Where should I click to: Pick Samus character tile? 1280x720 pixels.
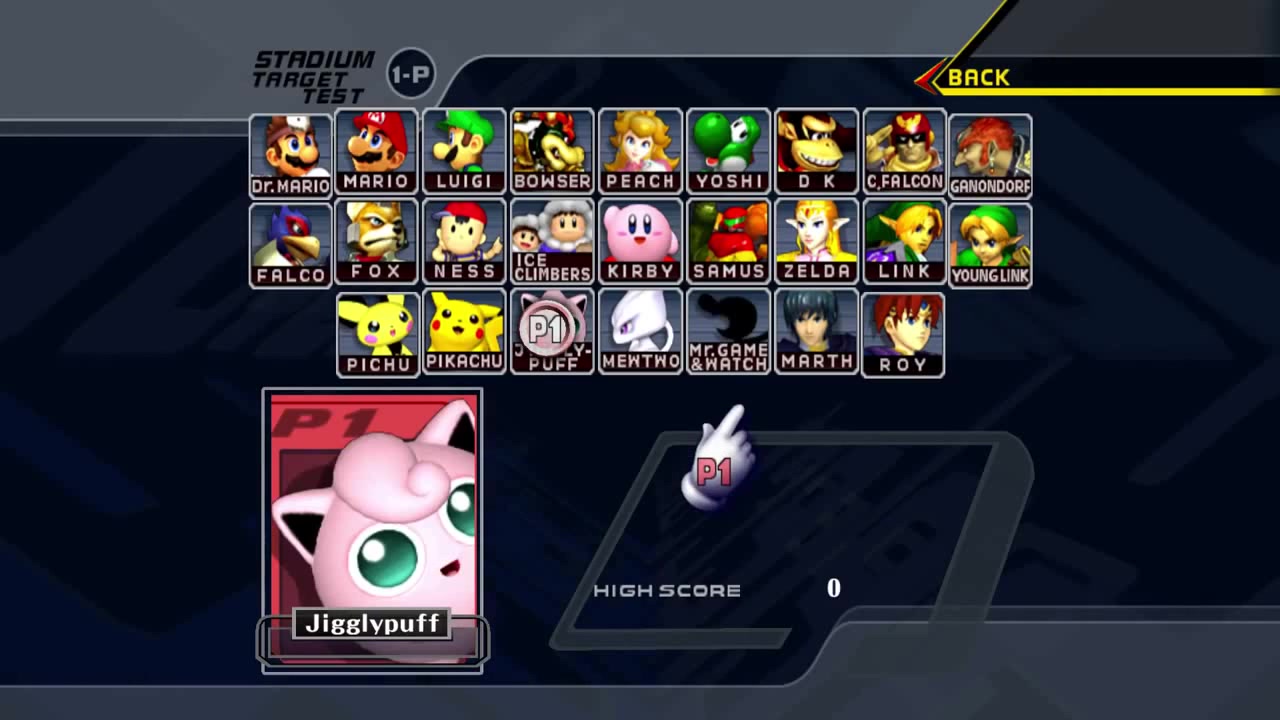[728, 241]
